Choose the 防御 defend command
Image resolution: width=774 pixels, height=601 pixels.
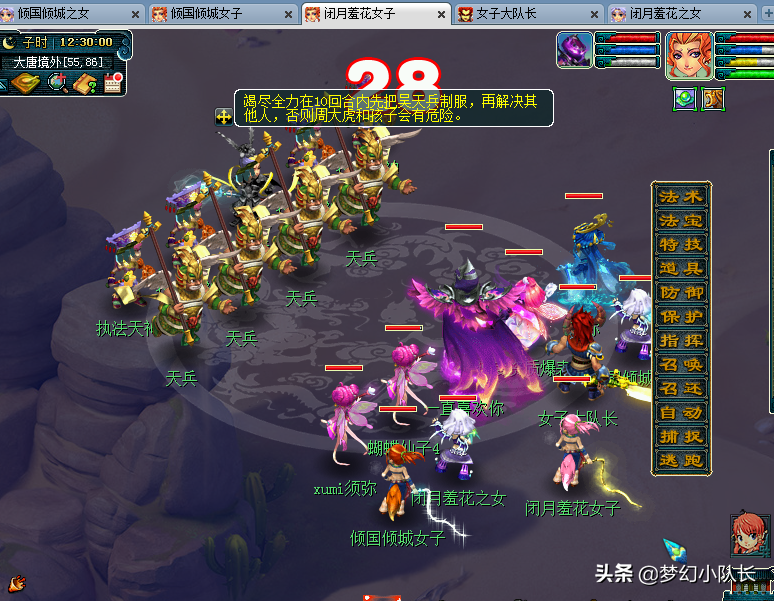click(x=681, y=293)
